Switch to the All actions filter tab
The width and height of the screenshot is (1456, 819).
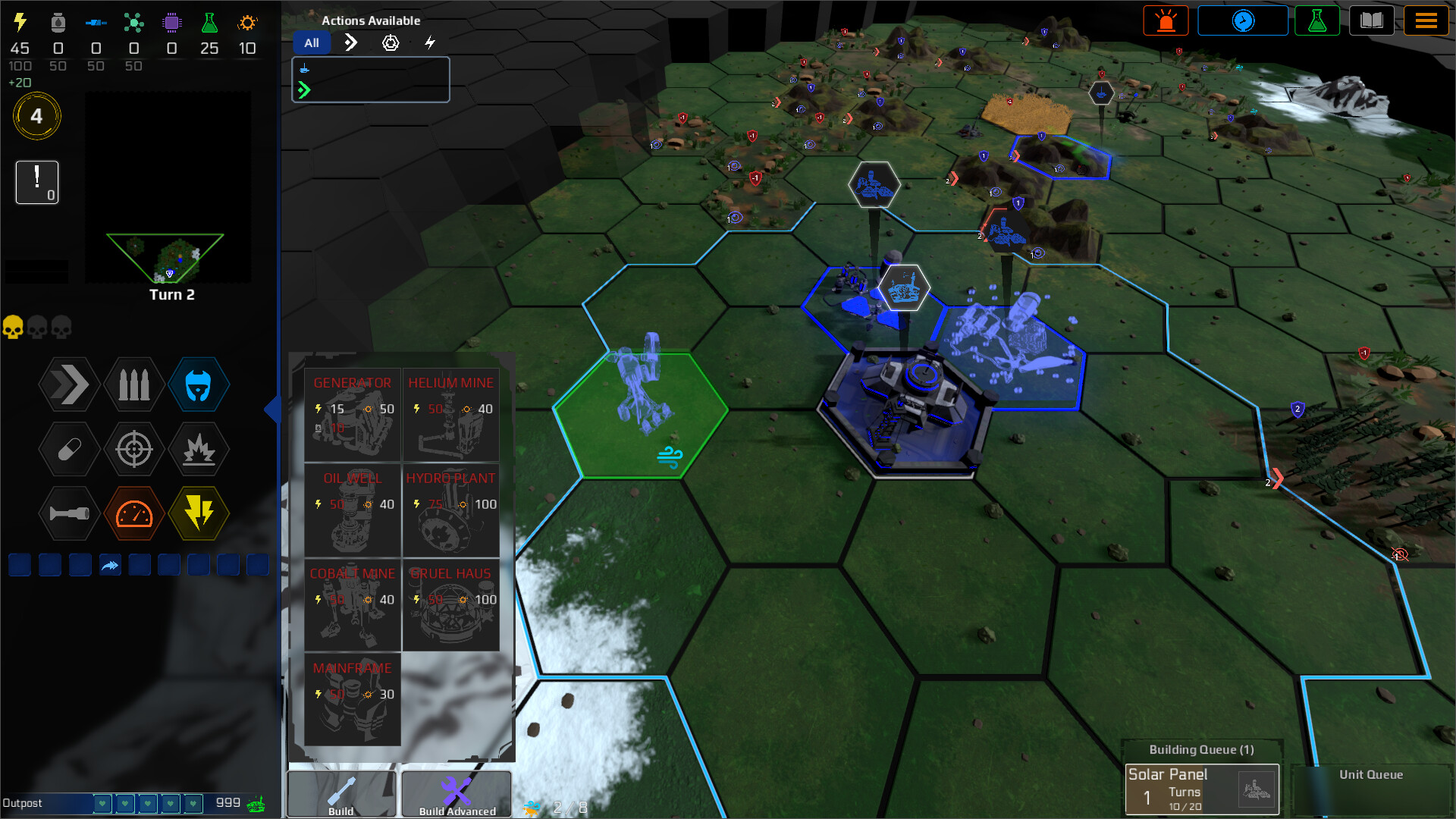(x=311, y=42)
